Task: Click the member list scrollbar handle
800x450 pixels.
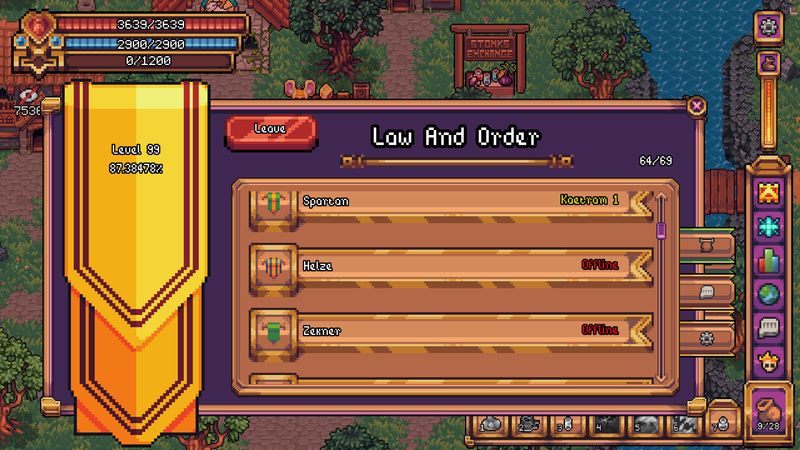Action: (661, 231)
